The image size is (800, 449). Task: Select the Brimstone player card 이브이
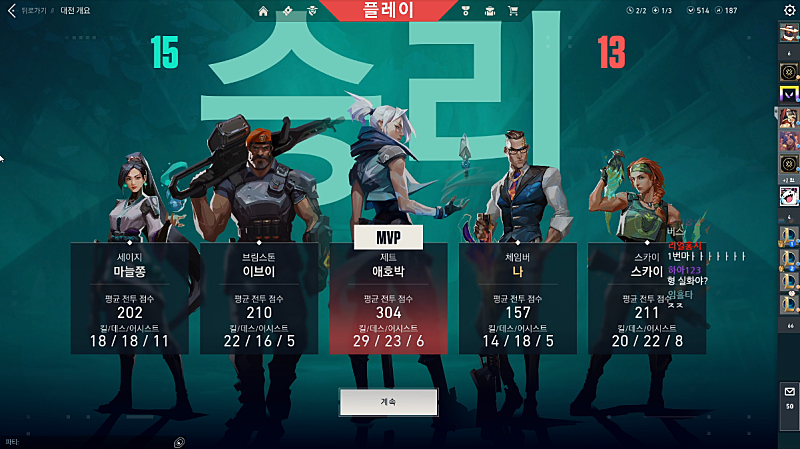tap(258, 298)
